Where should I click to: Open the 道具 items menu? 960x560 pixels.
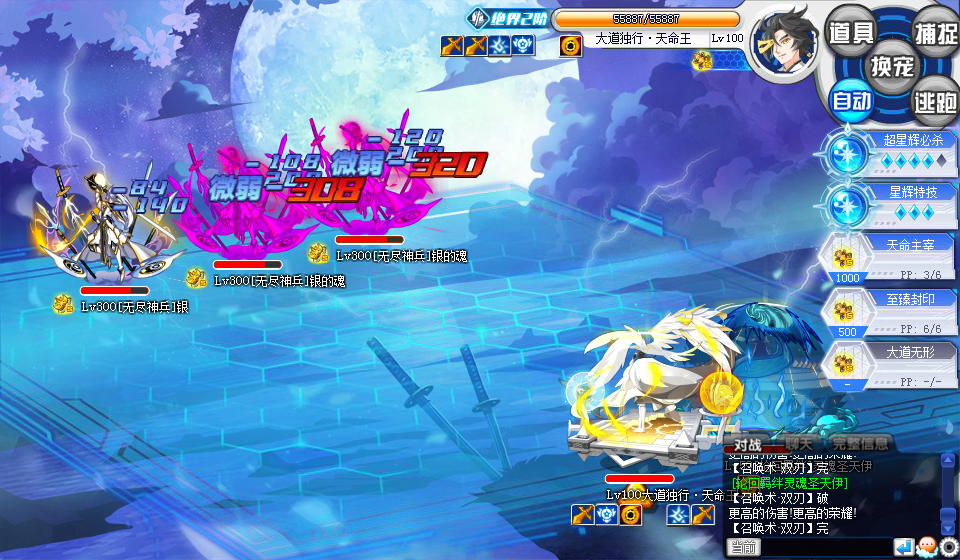point(851,32)
